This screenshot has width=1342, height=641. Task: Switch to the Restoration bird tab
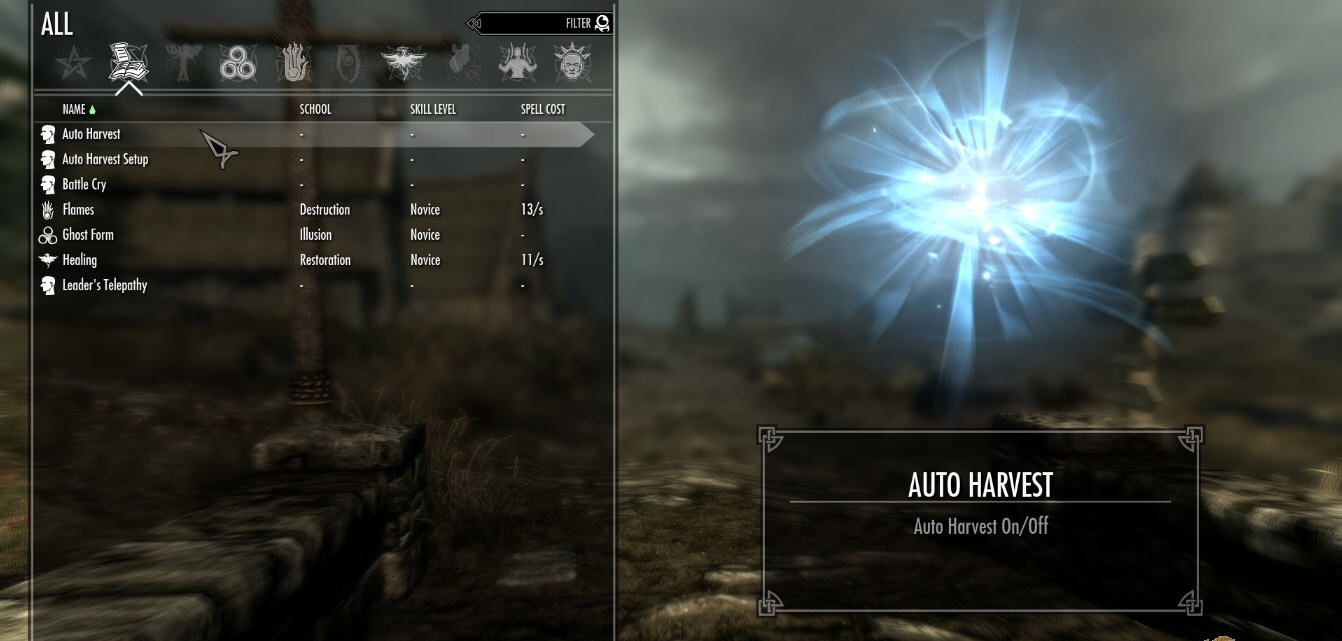(x=404, y=64)
